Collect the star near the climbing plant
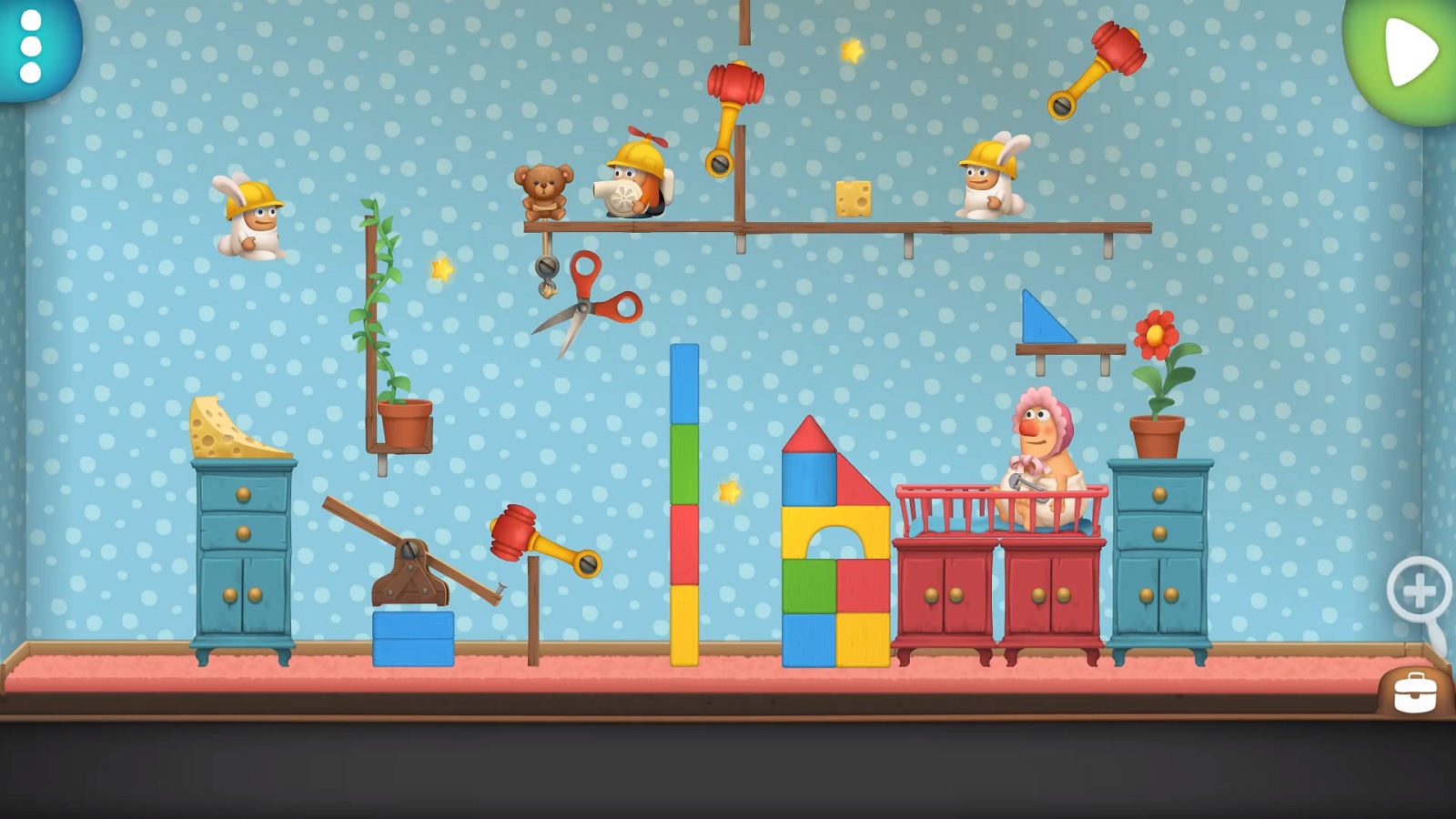Viewport: 1456px width, 819px height. pos(440,268)
